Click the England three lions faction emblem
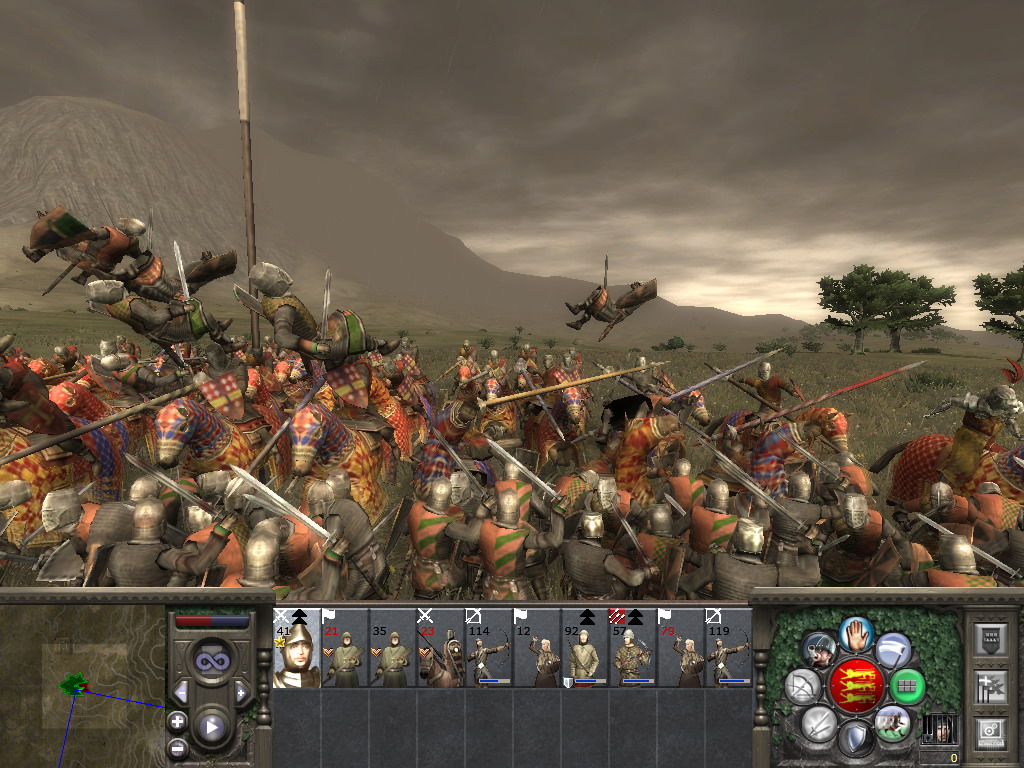The height and width of the screenshot is (768, 1024). [855, 686]
